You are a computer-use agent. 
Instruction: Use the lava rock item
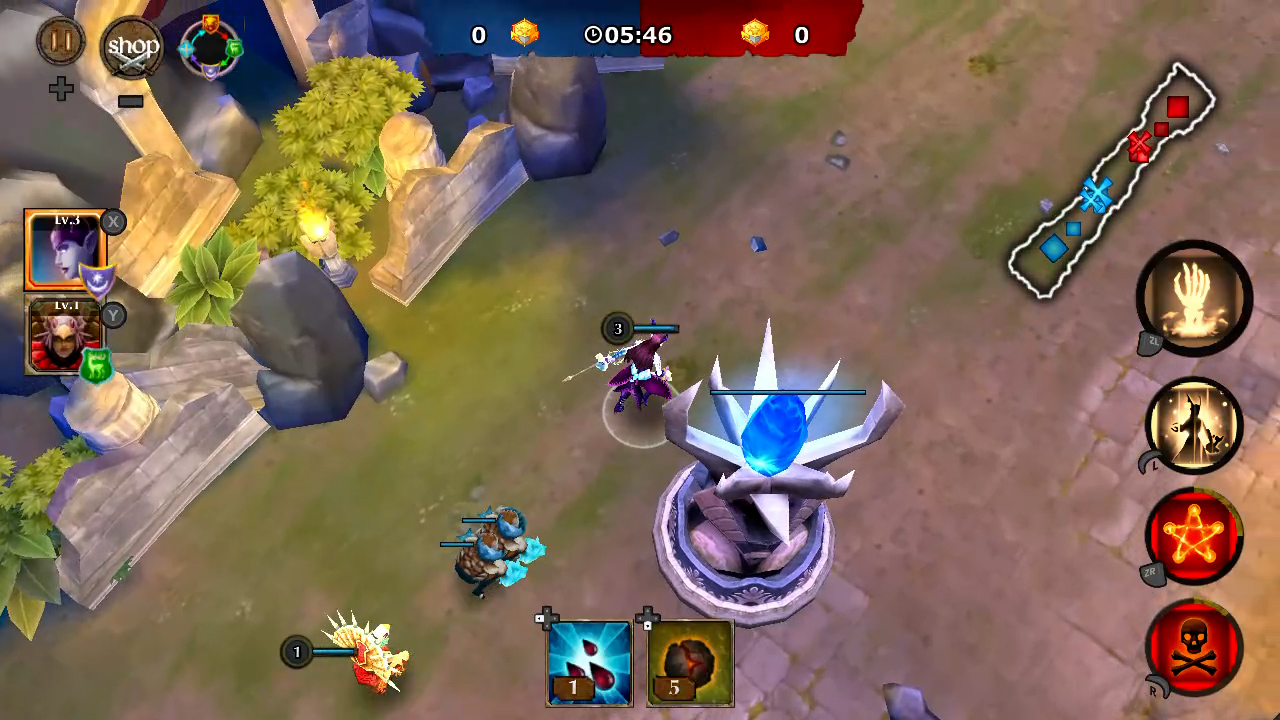click(x=689, y=660)
